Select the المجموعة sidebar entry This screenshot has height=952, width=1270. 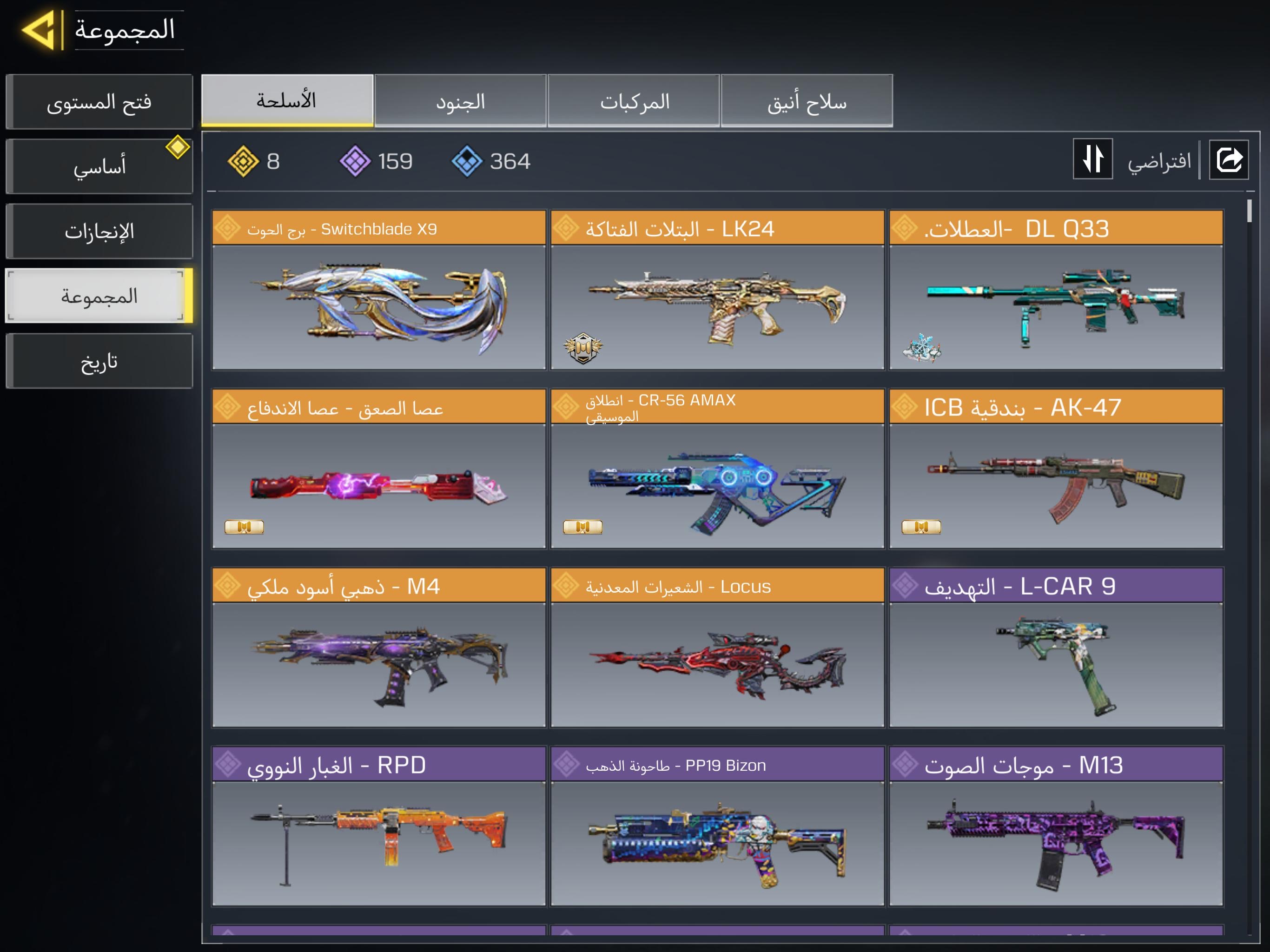(99, 296)
